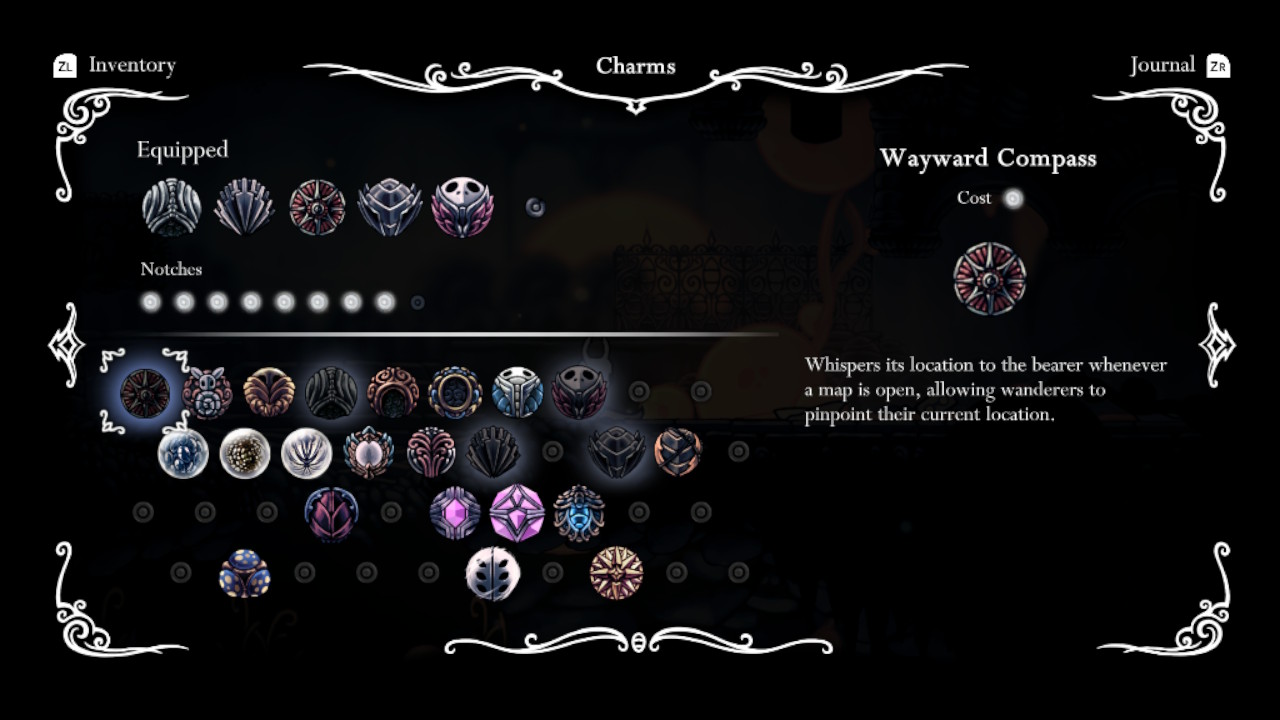This screenshot has width=1280, height=720.
Task: Select the golden Fragile Greed orb charm
Action: (x=245, y=452)
